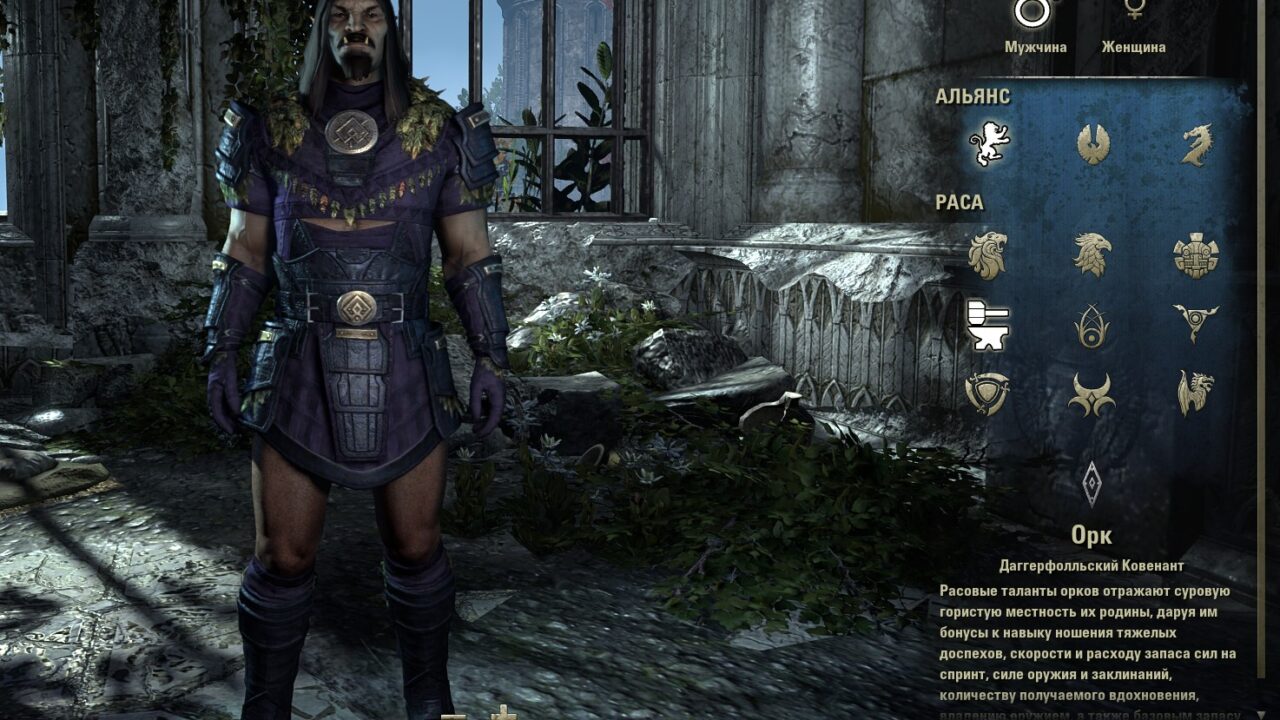Choose the female gender symbol
The width and height of the screenshot is (1280, 720).
click(1134, 10)
